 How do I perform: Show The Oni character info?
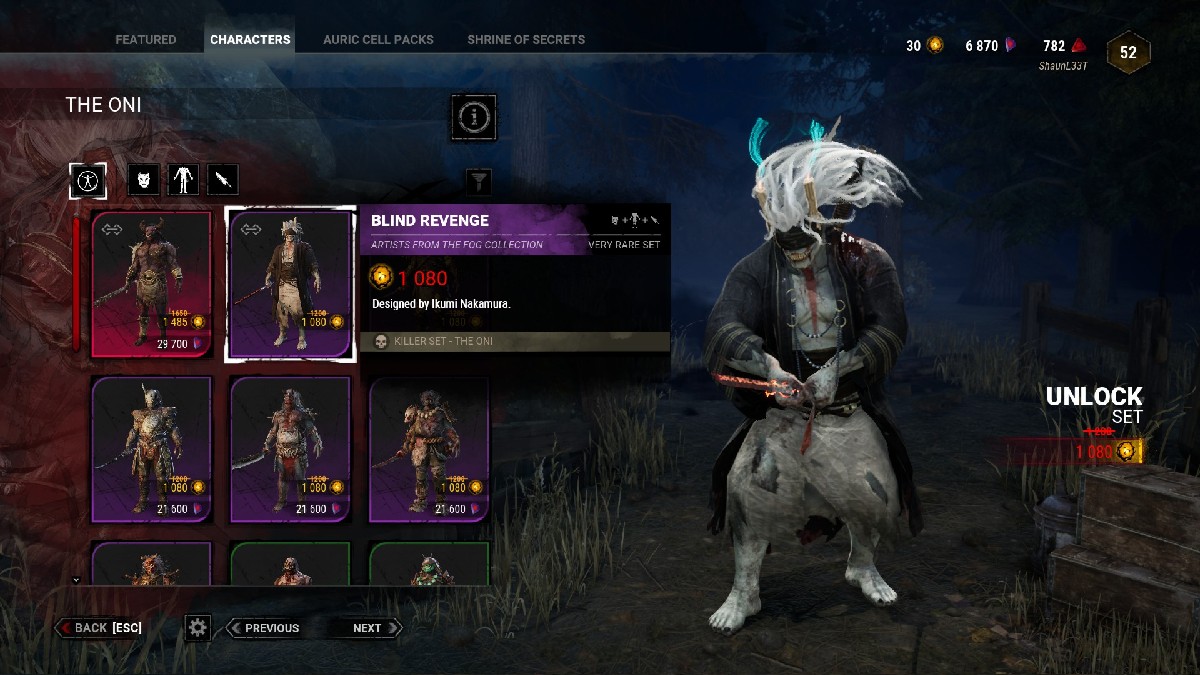click(x=473, y=118)
